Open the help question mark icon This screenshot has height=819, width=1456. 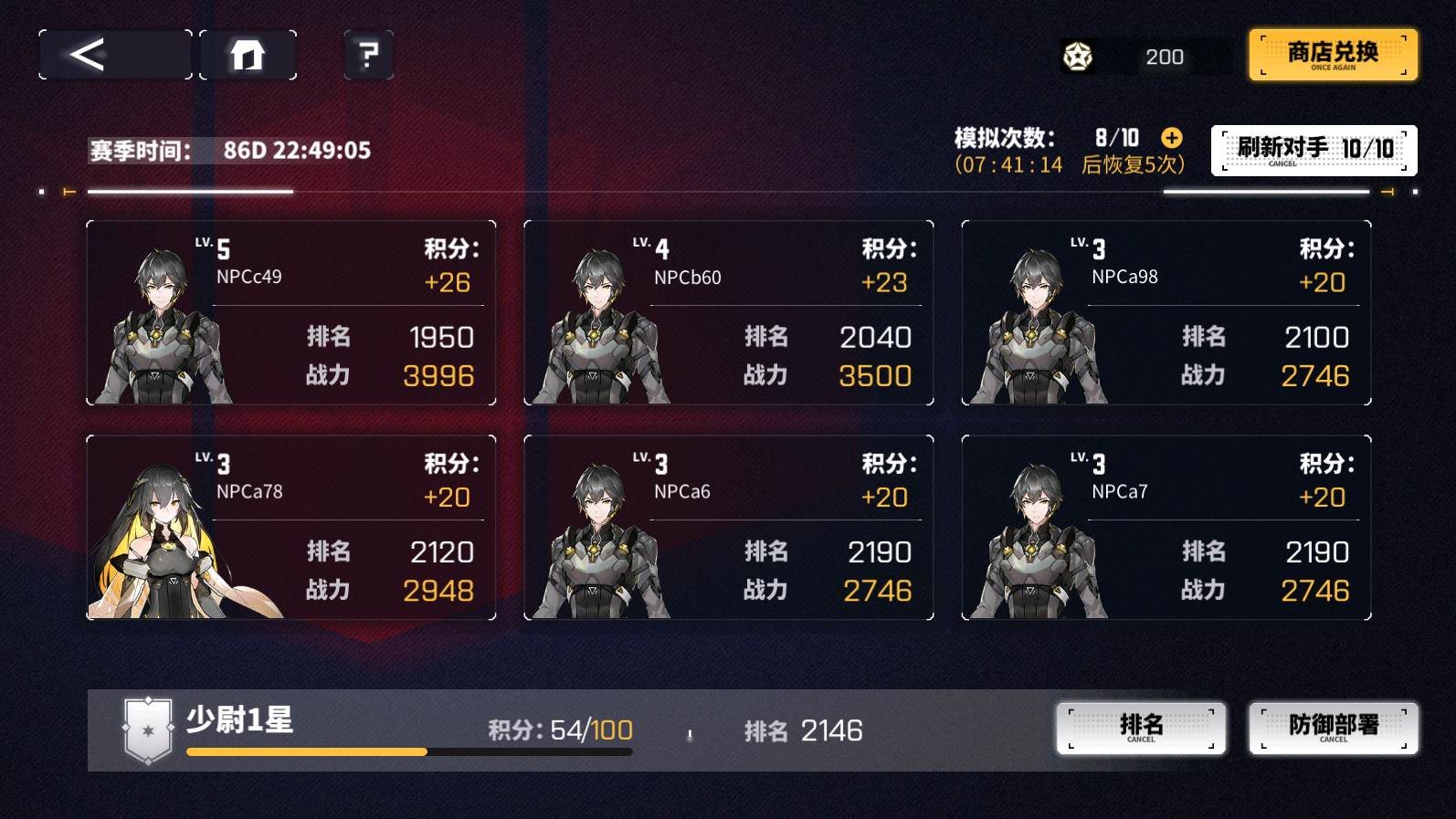coord(366,57)
